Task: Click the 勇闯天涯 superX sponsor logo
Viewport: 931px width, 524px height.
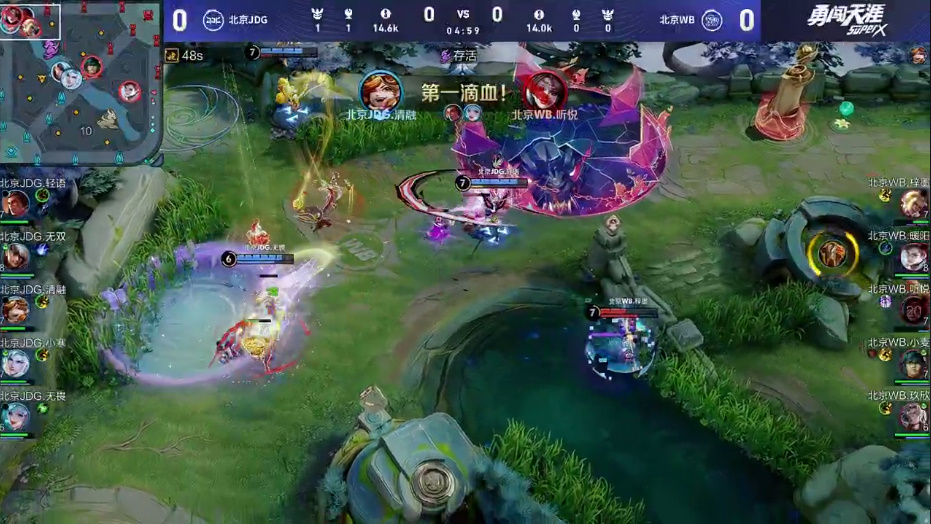Action: coord(832,20)
